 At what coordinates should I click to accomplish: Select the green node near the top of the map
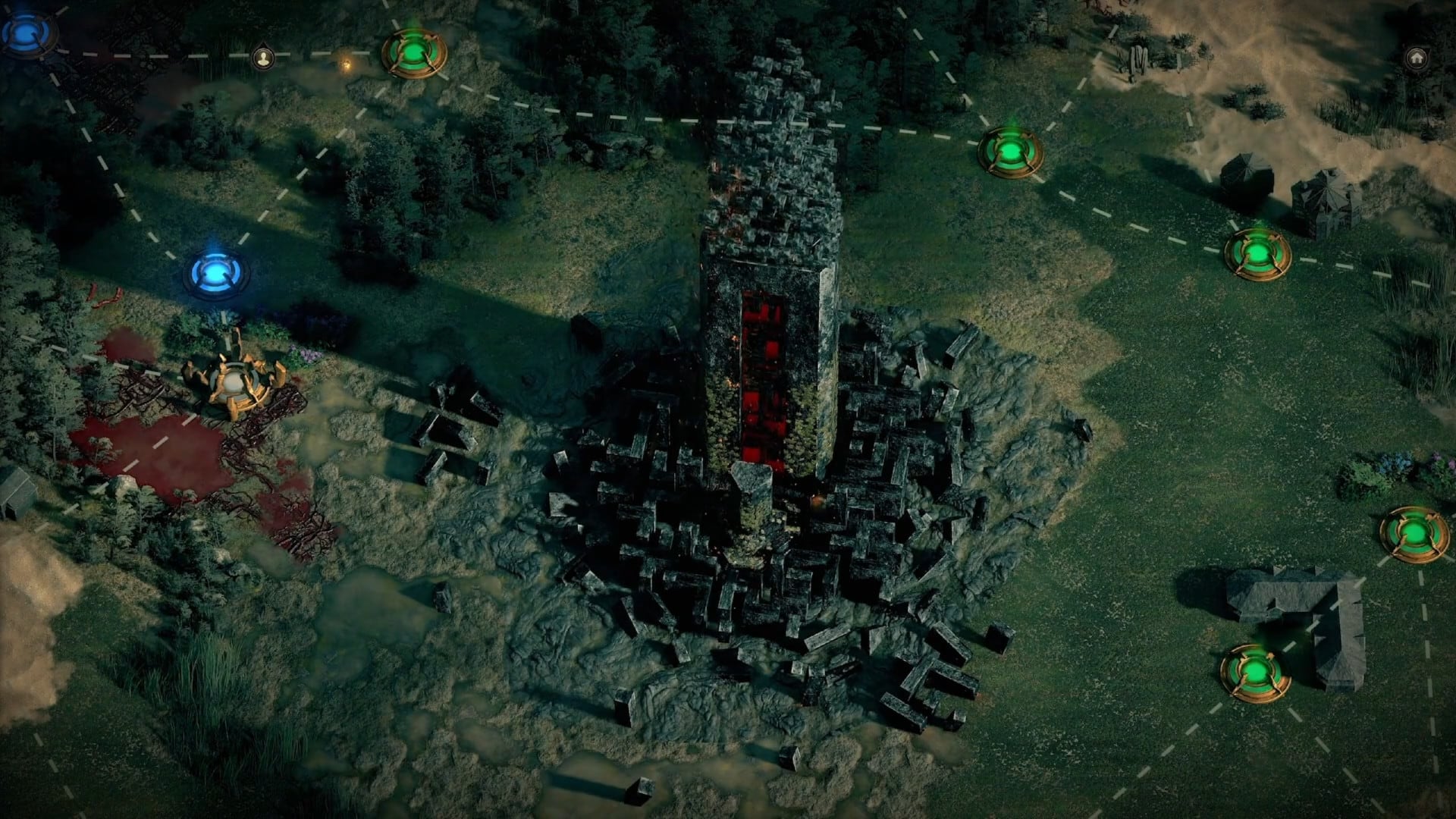click(x=415, y=51)
